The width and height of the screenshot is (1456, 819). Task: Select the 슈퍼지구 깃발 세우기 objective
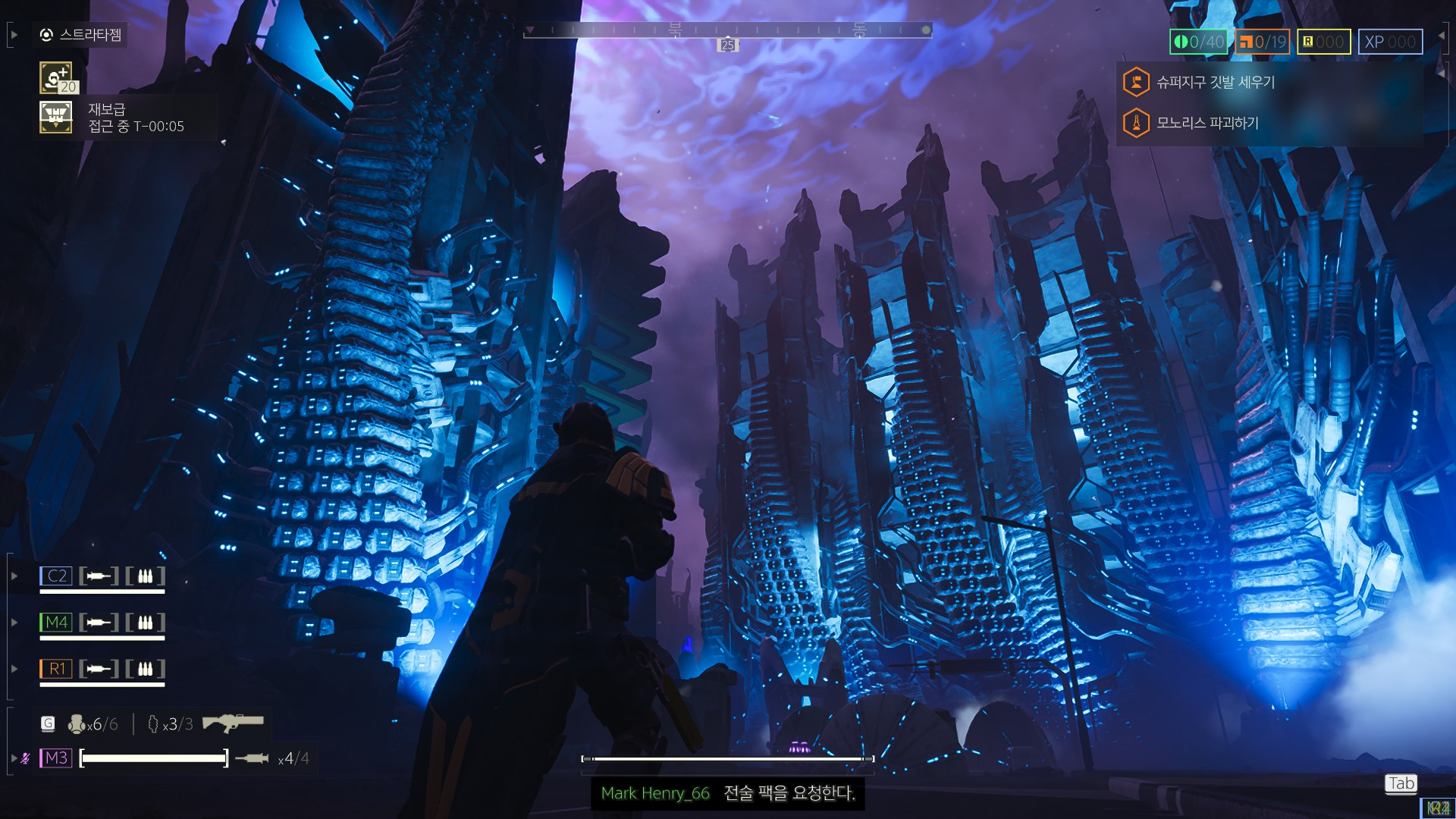(x=1215, y=82)
